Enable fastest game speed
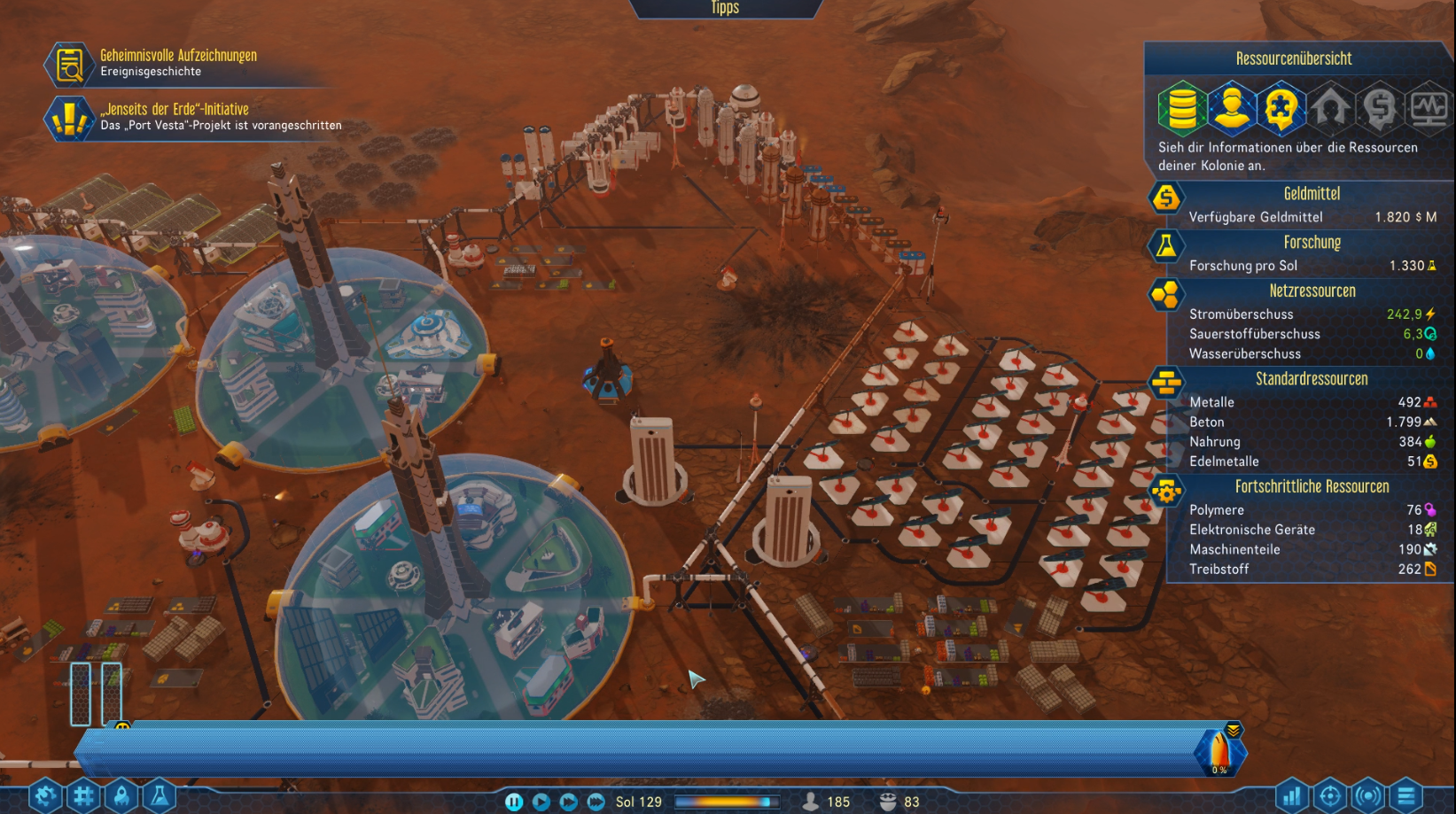 [595, 802]
